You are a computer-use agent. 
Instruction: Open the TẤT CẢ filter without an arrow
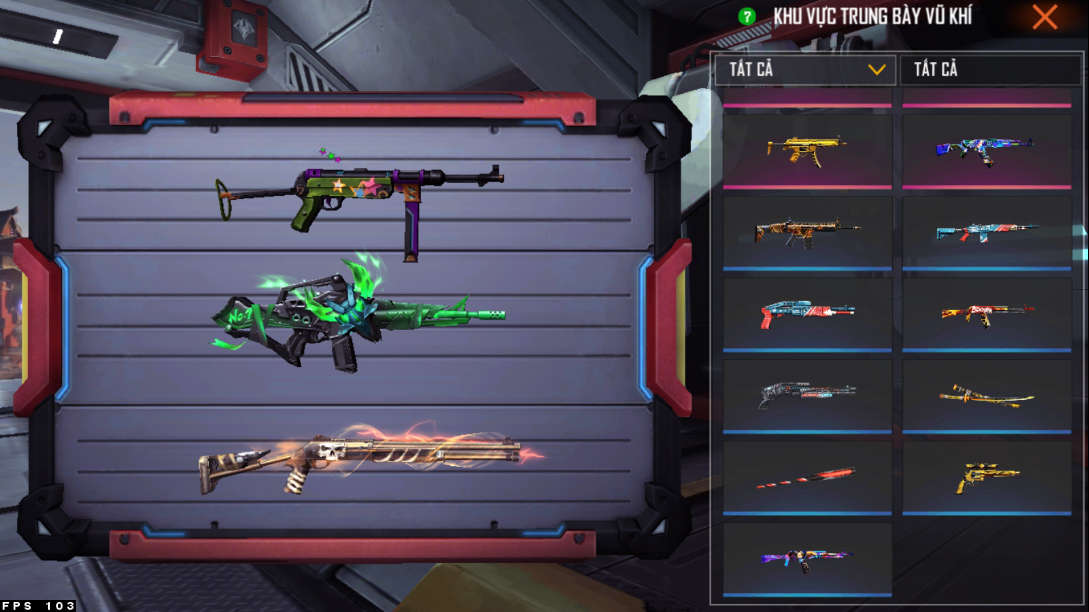click(985, 70)
